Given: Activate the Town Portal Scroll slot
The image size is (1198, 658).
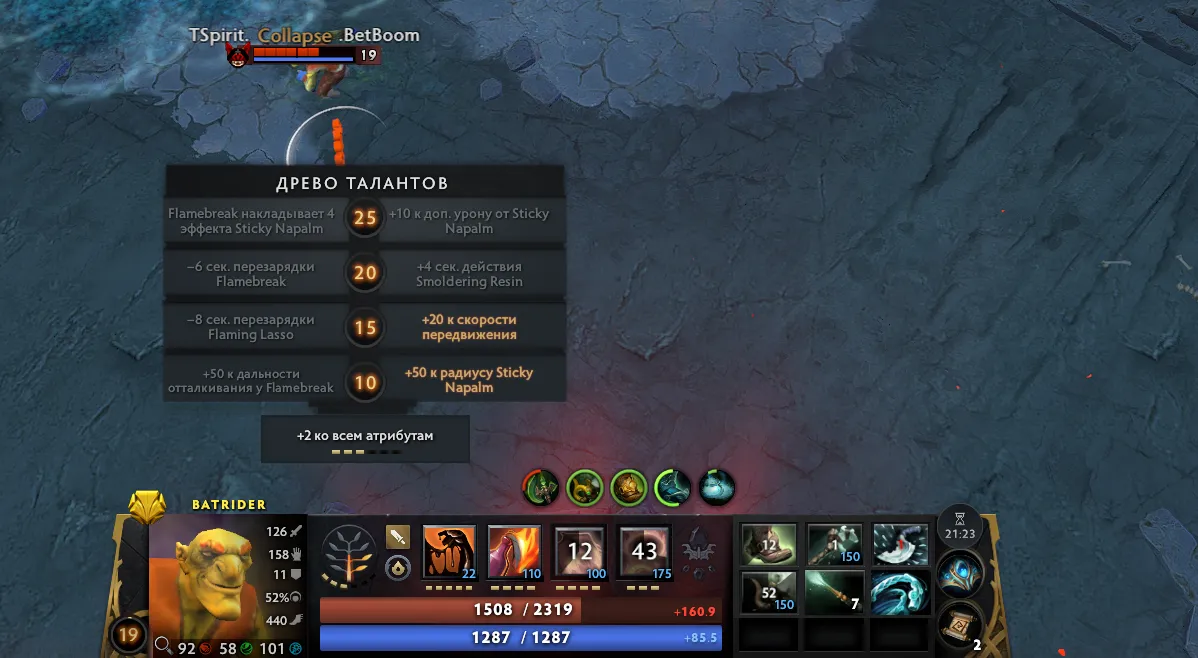Looking at the screenshot, I should (959, 624).
